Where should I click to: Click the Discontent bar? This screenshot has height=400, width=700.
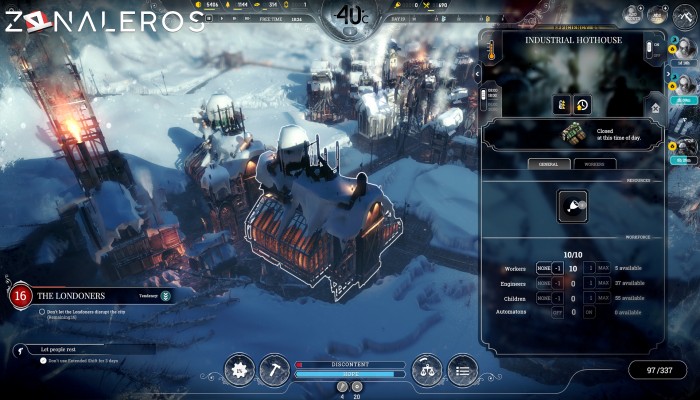pyautogui.click(x=350, y=364)
